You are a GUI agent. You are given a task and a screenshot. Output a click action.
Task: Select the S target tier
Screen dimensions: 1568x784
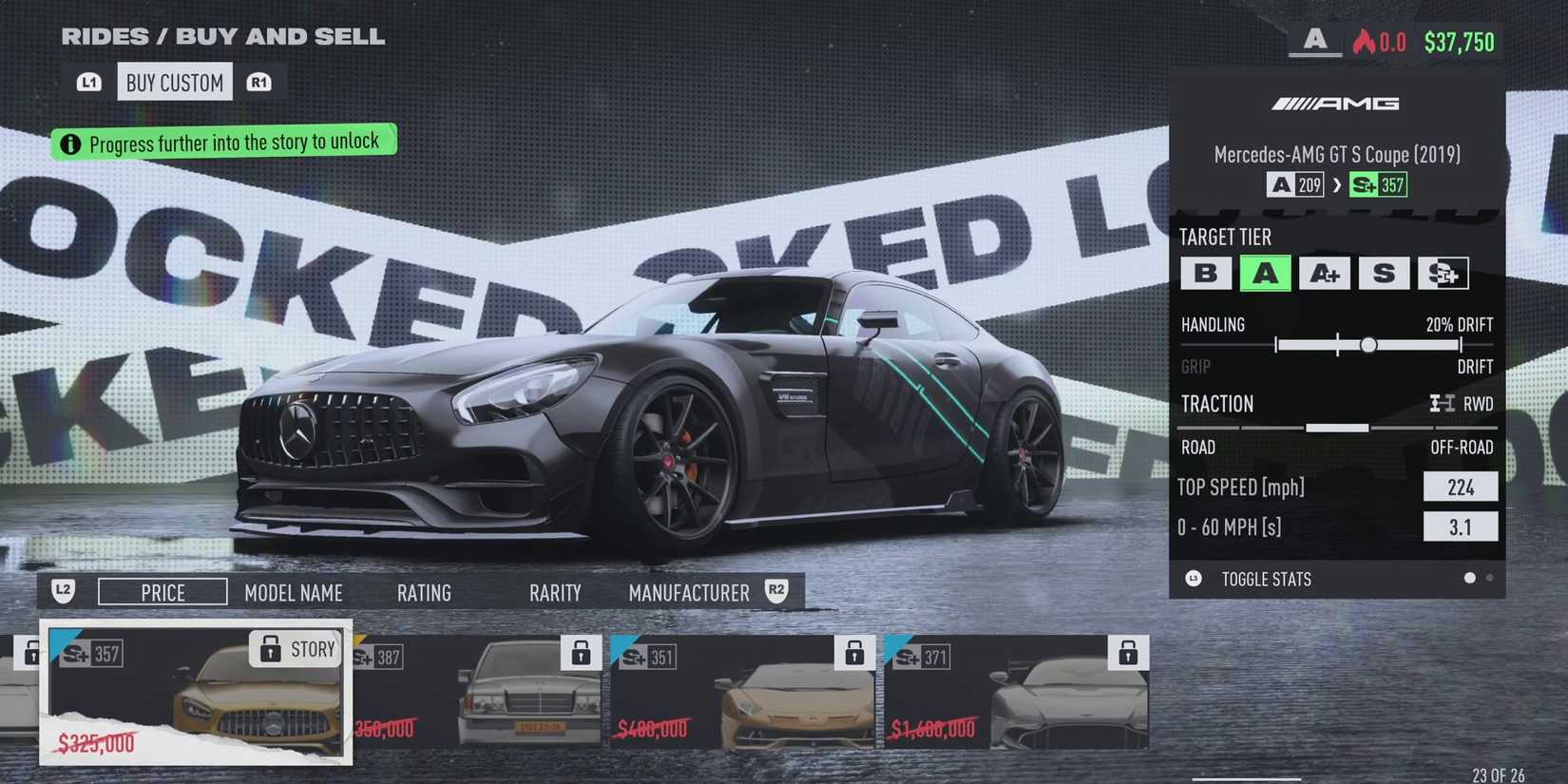pos(1385,273)
